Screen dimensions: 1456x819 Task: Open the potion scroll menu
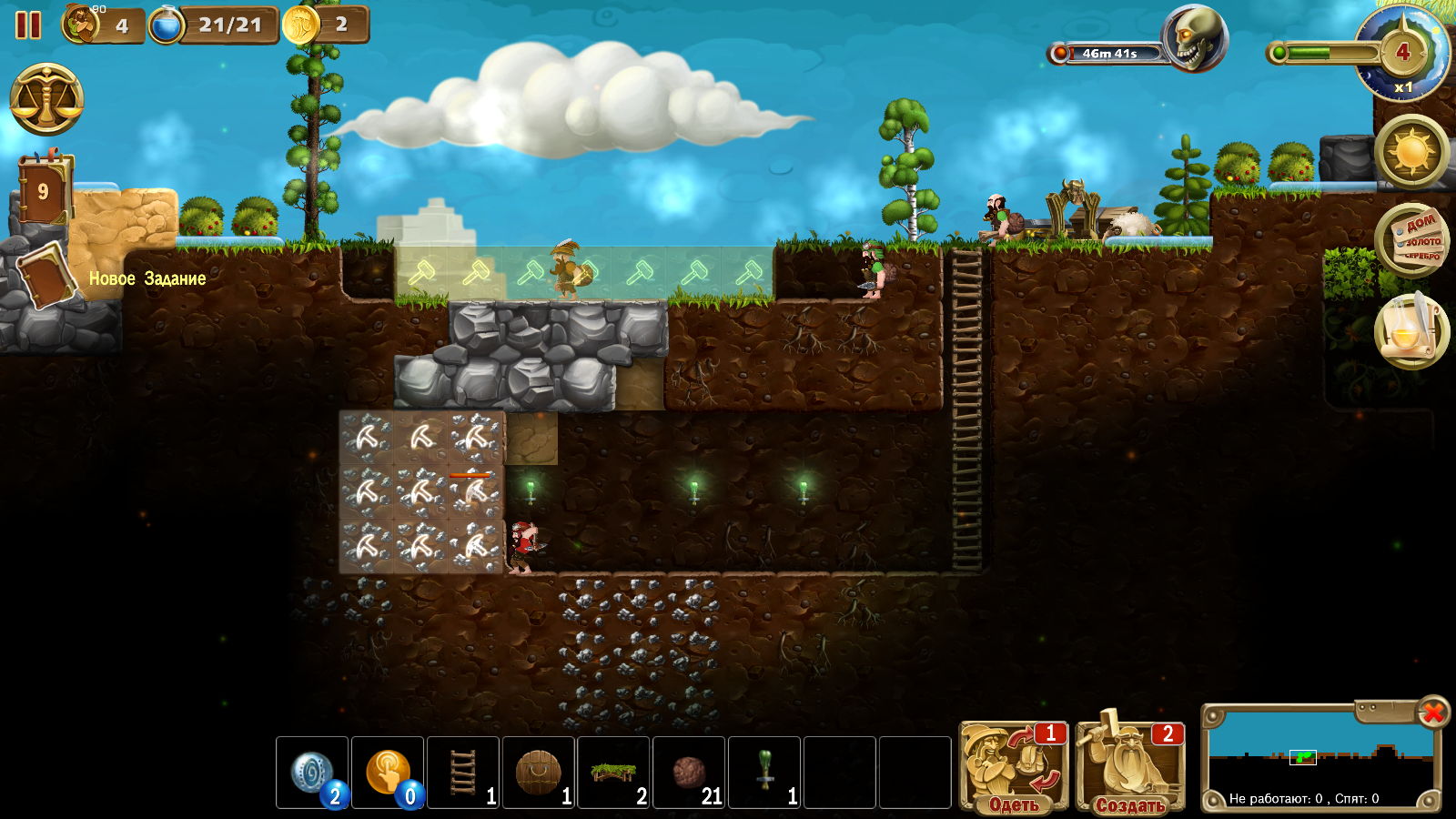coord(1411,330)
